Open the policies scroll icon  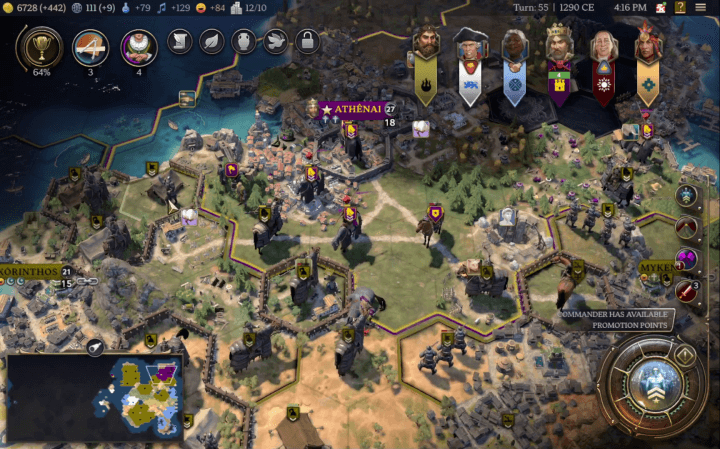click(x=180, y=42)
